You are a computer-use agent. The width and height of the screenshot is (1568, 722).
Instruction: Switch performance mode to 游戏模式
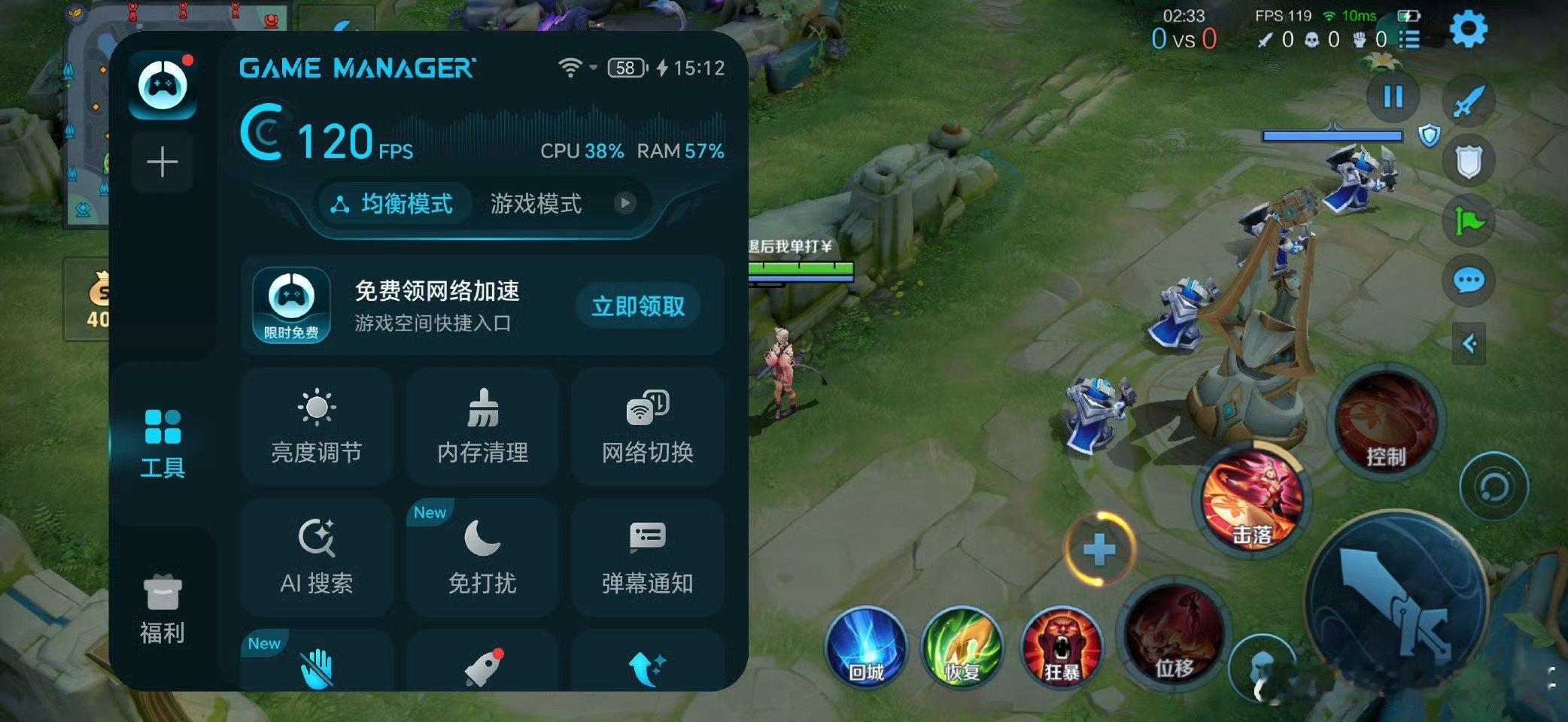point(537,204)
